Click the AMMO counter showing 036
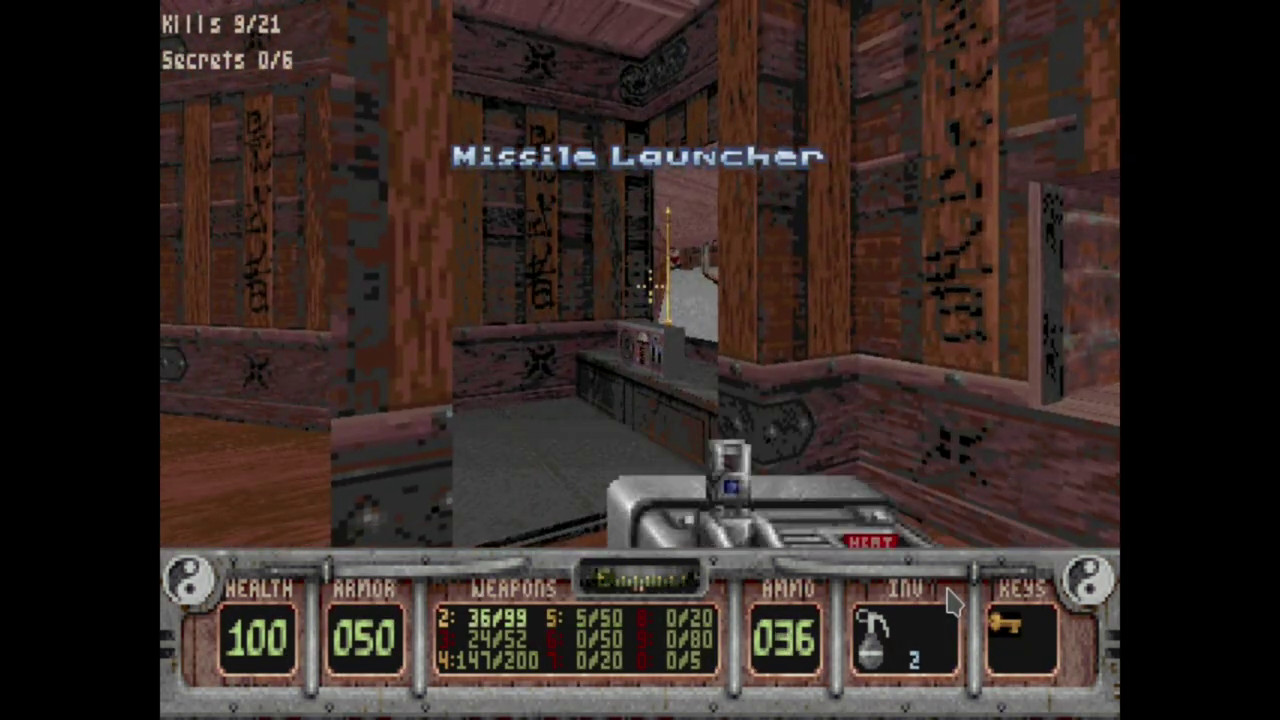Viewport: 1280px width, 720px height. (786, 638)
